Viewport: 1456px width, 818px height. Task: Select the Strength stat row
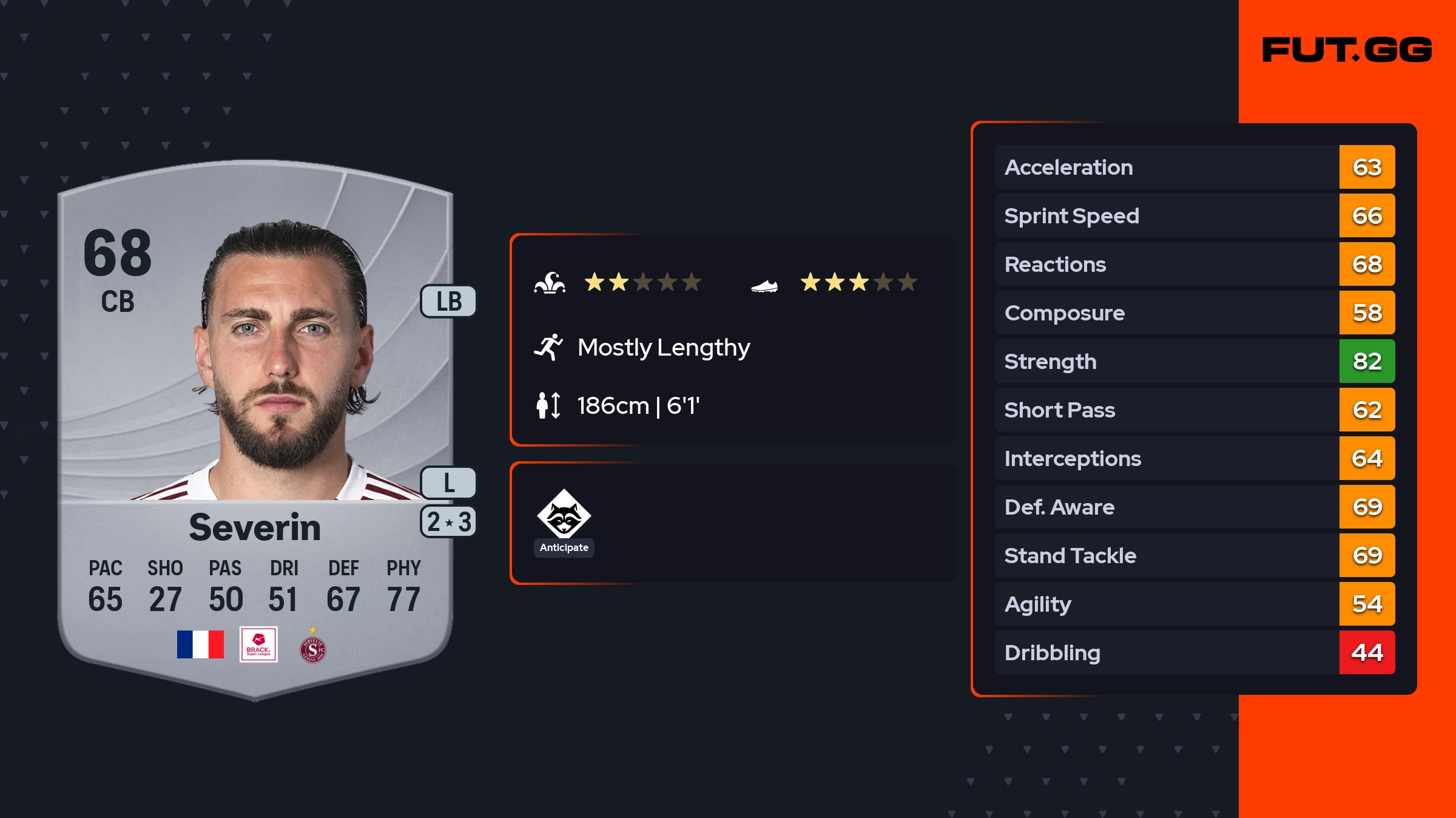pos(1194,362)
